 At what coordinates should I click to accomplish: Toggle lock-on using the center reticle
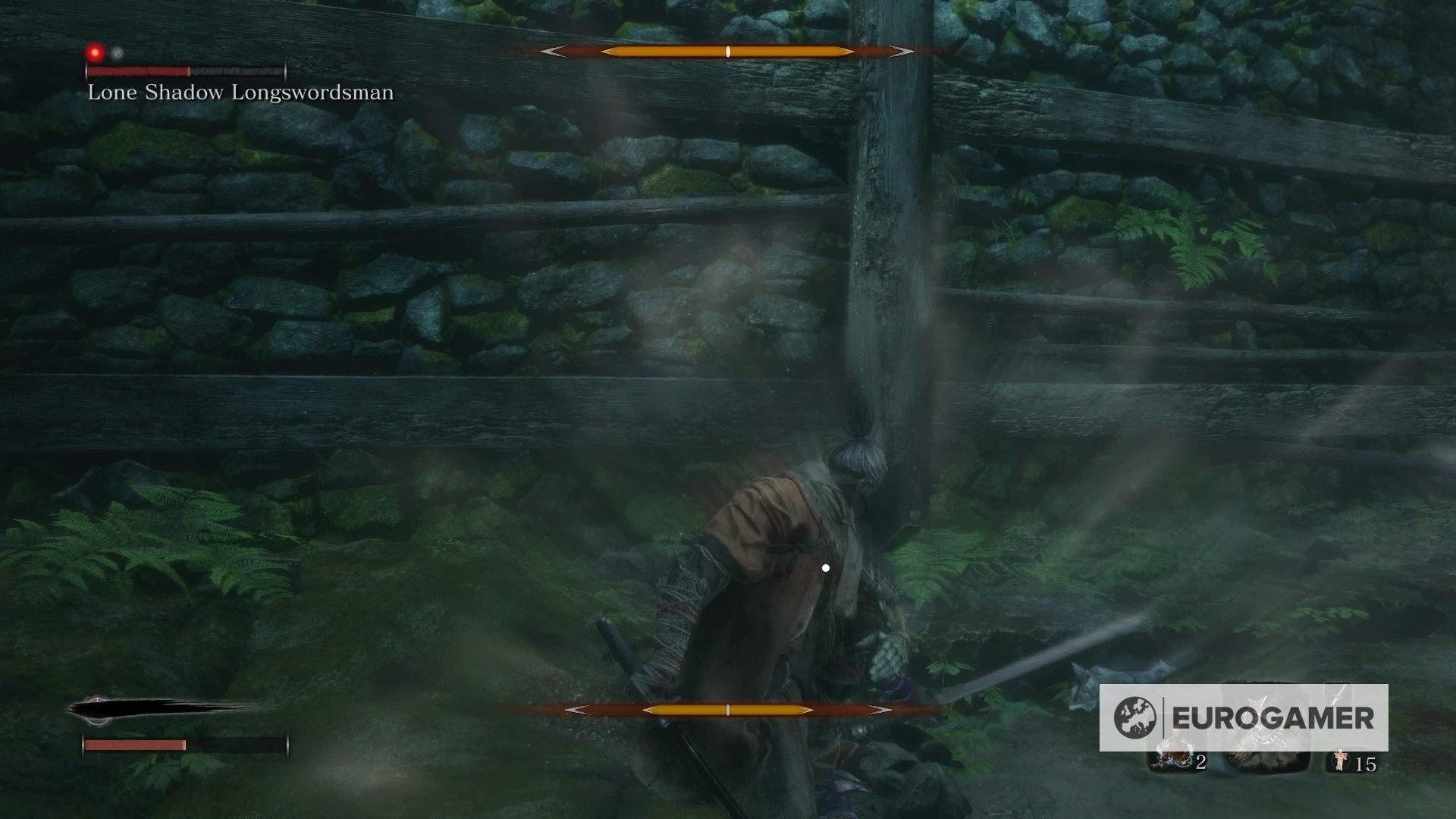825,566
